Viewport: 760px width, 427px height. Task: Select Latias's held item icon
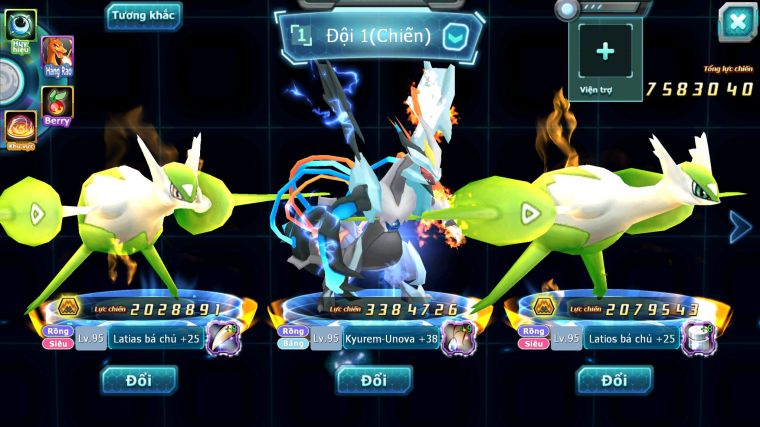coord(223,339)
